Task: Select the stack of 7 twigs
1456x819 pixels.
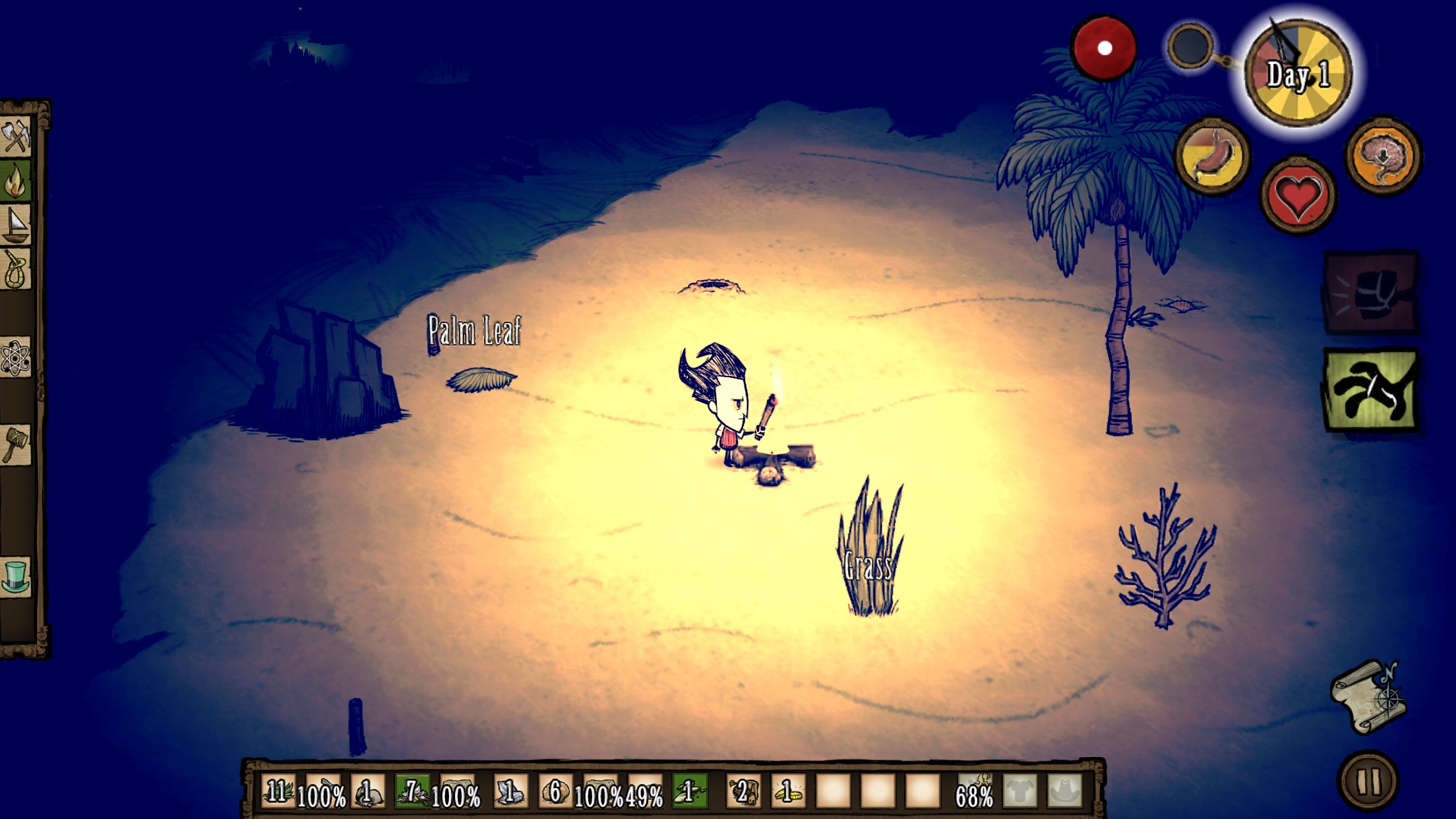Action: tap(412, 791)
